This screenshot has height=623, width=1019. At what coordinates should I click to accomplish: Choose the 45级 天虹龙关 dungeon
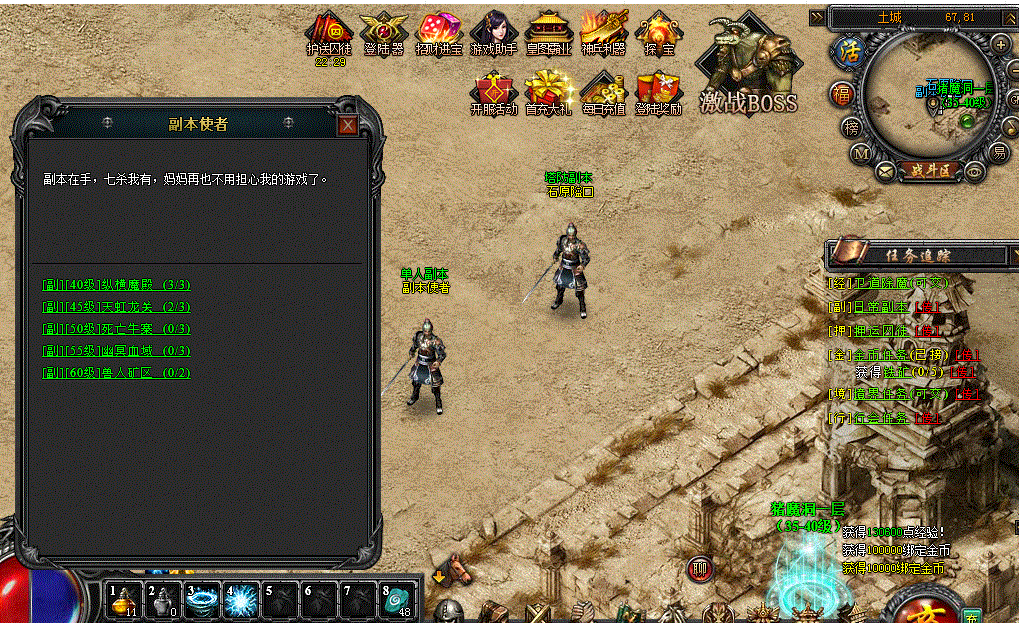click(116, 307)
